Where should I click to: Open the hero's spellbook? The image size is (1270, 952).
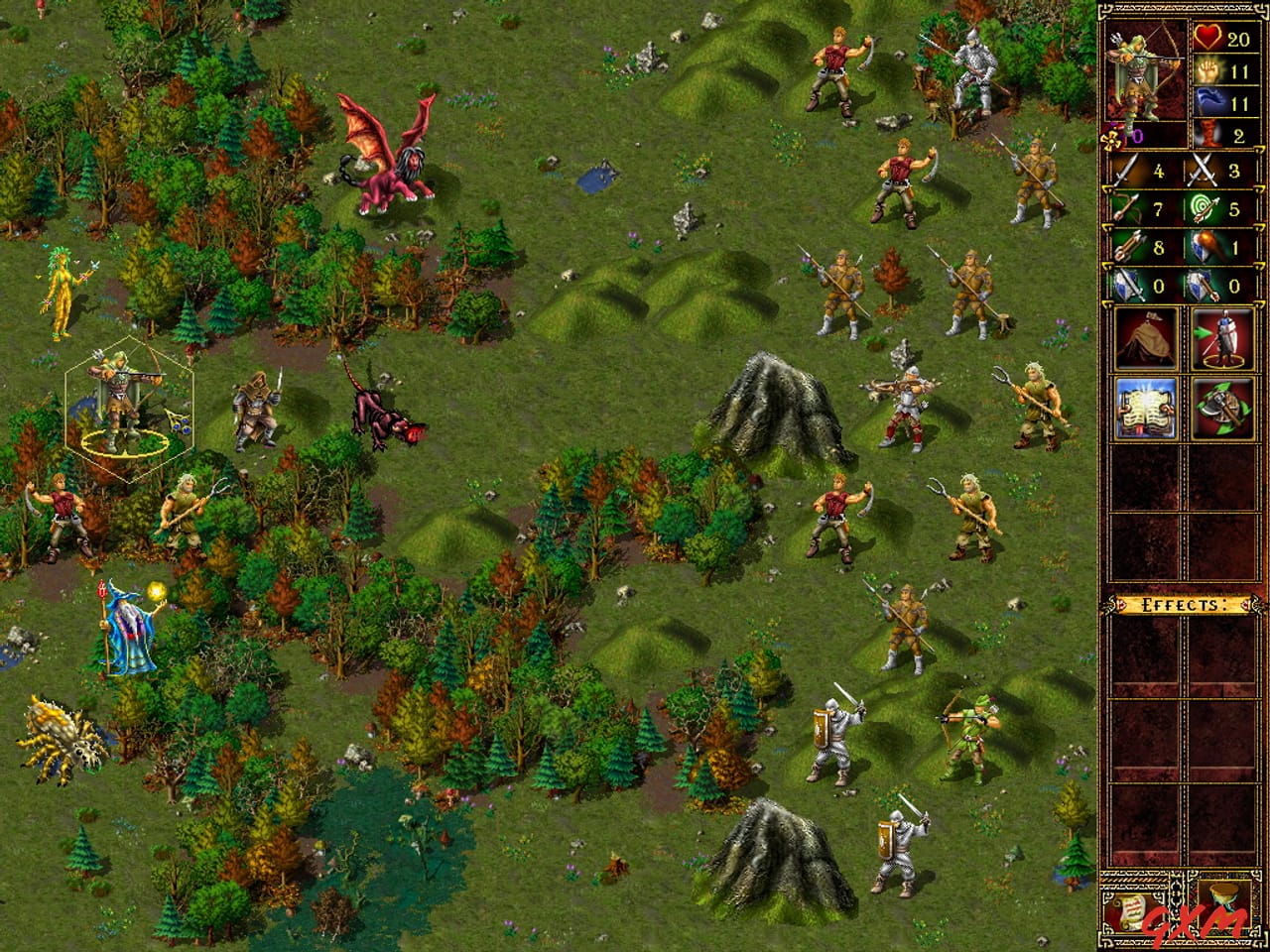tap(1148, 410)
